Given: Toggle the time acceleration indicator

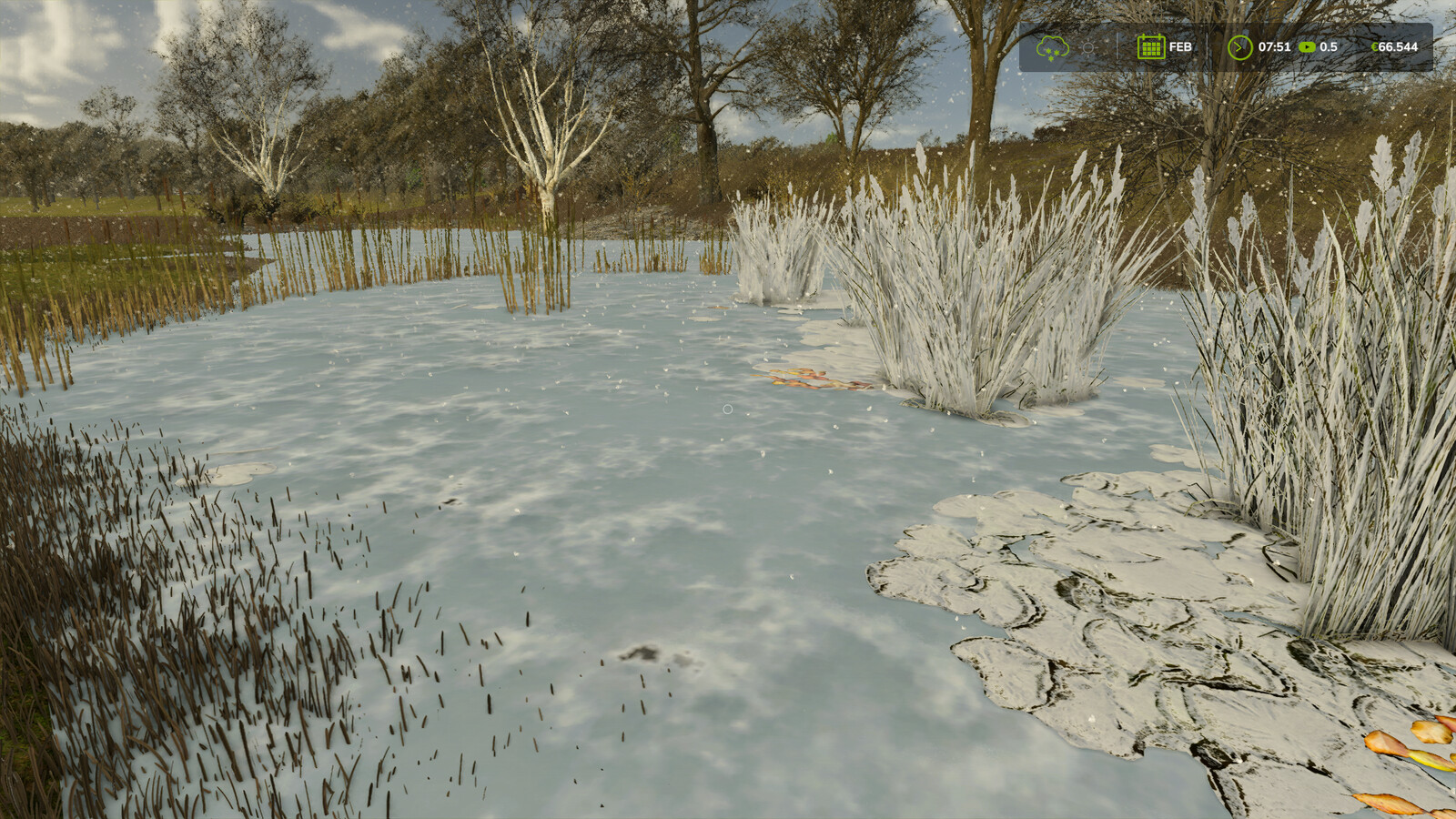Looking at the screenshot, I should click(1308, 46).
